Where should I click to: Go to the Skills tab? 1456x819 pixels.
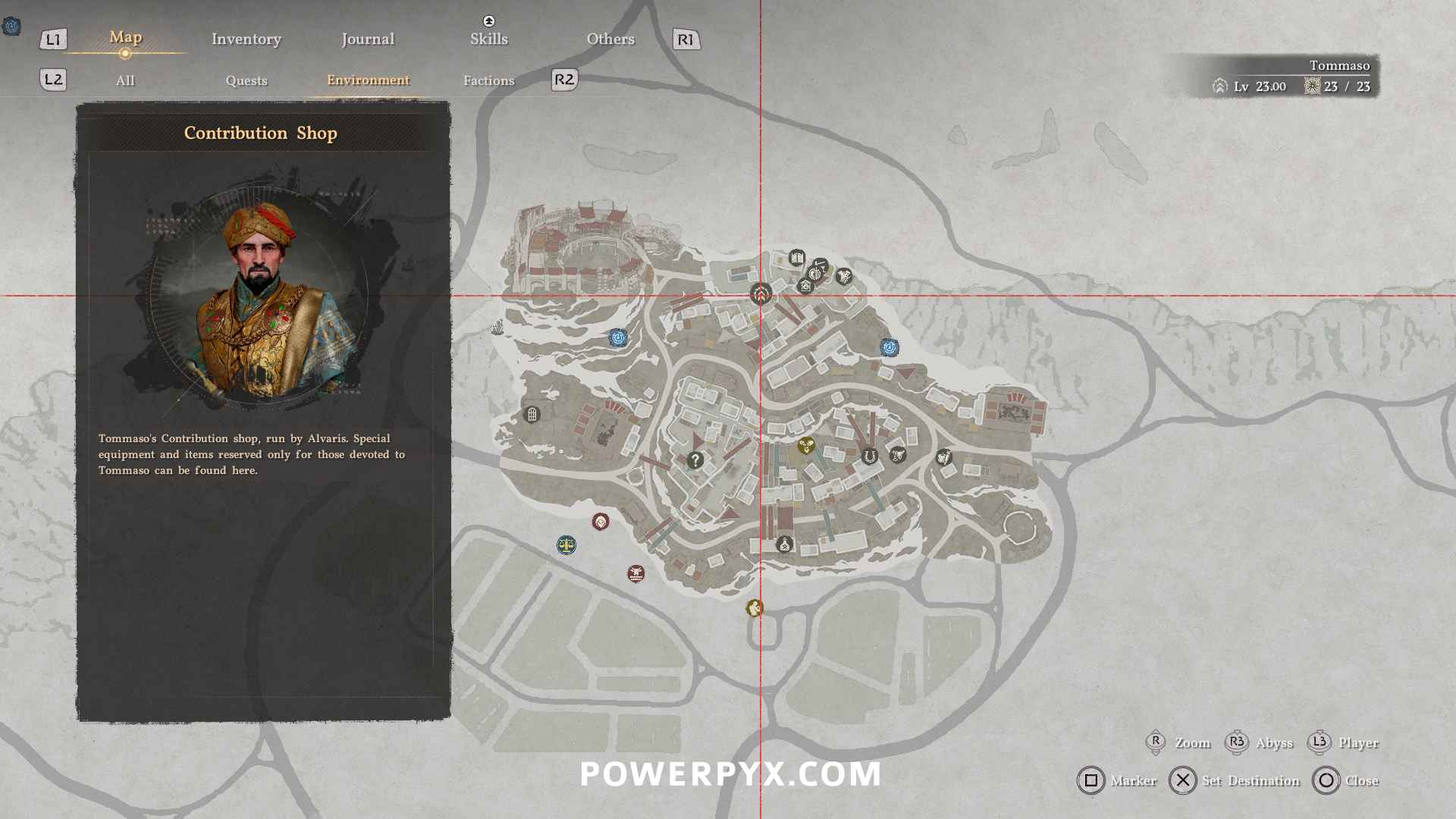(x=488, y=39)
